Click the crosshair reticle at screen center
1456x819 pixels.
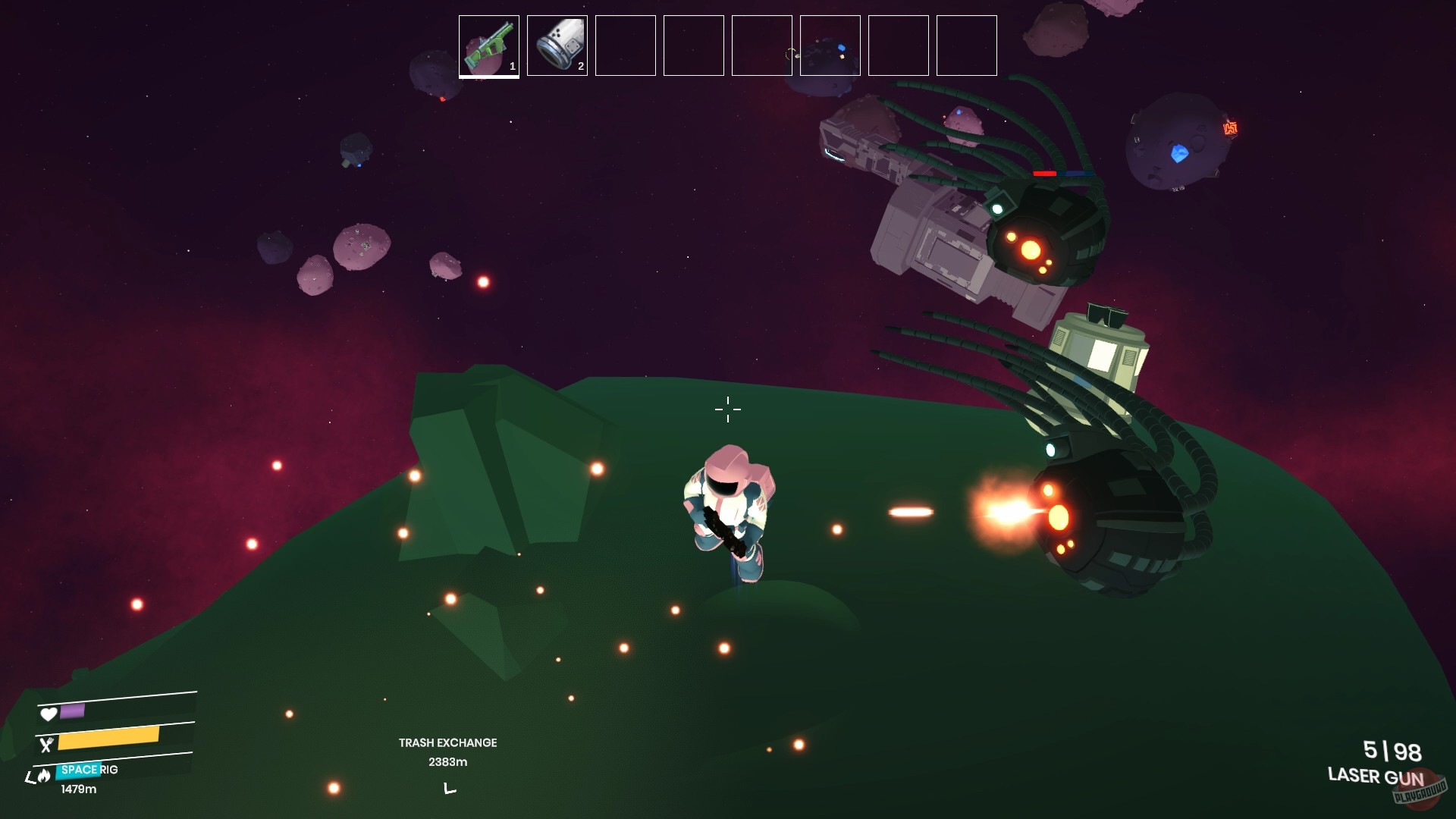[727, 409]
